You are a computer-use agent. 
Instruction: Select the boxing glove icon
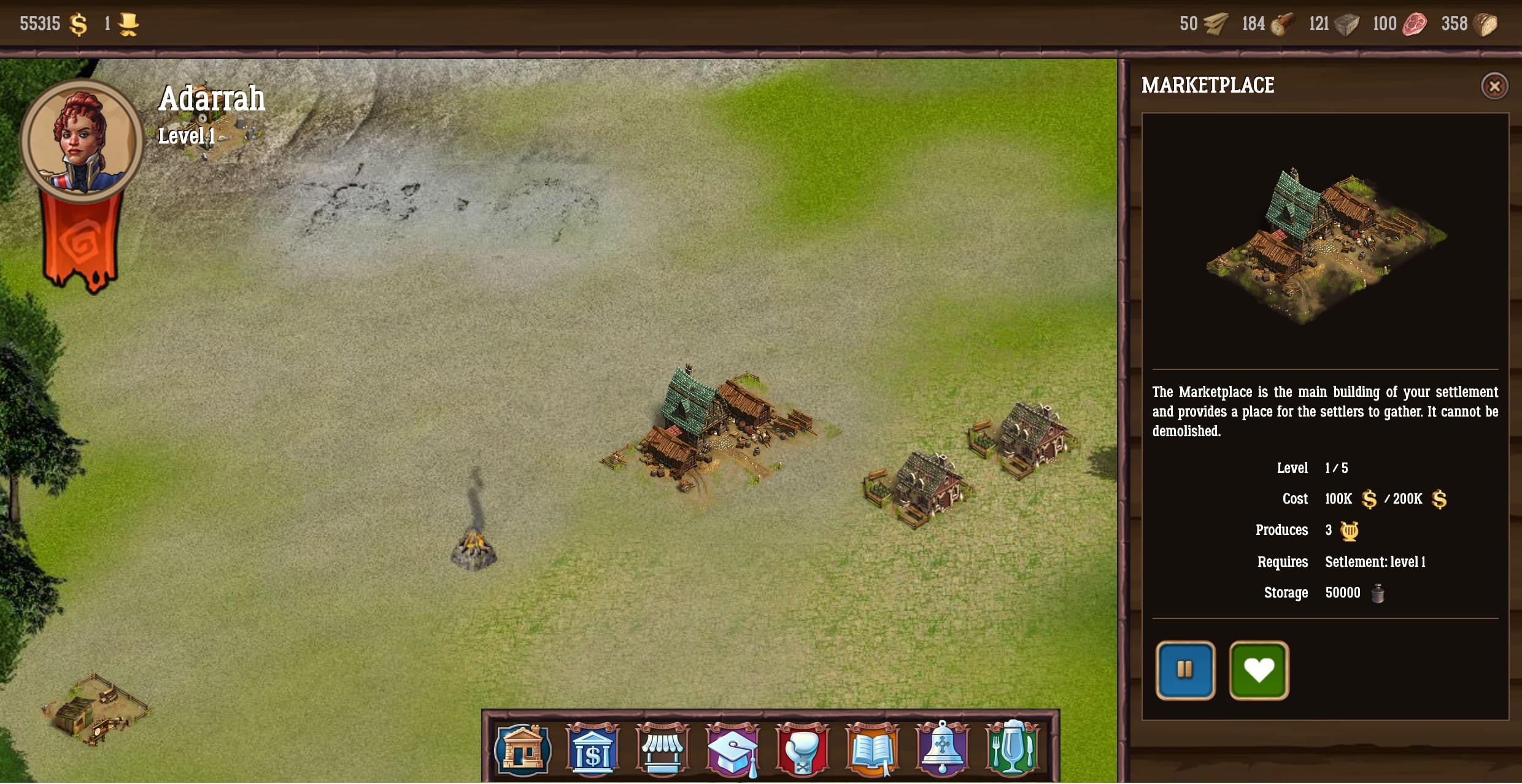coord(803,750)
